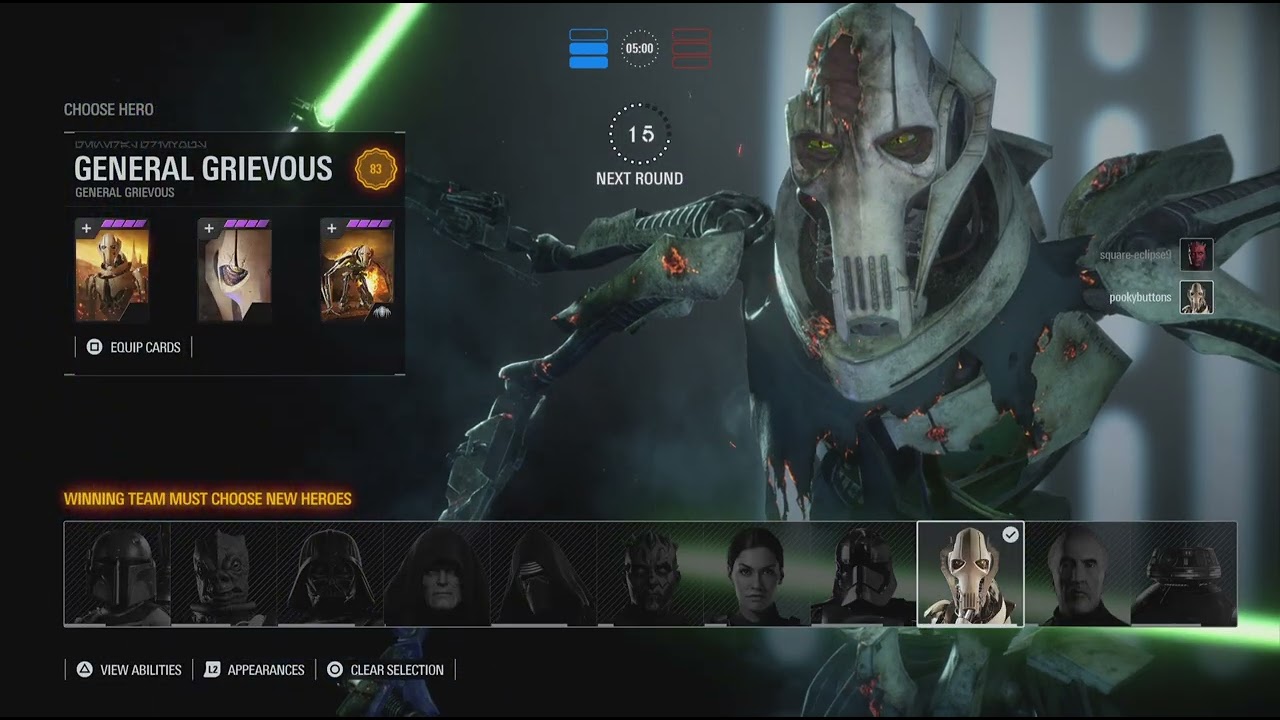Clear Selection of current hero
1280x720 pixels.
pos(386,670)
